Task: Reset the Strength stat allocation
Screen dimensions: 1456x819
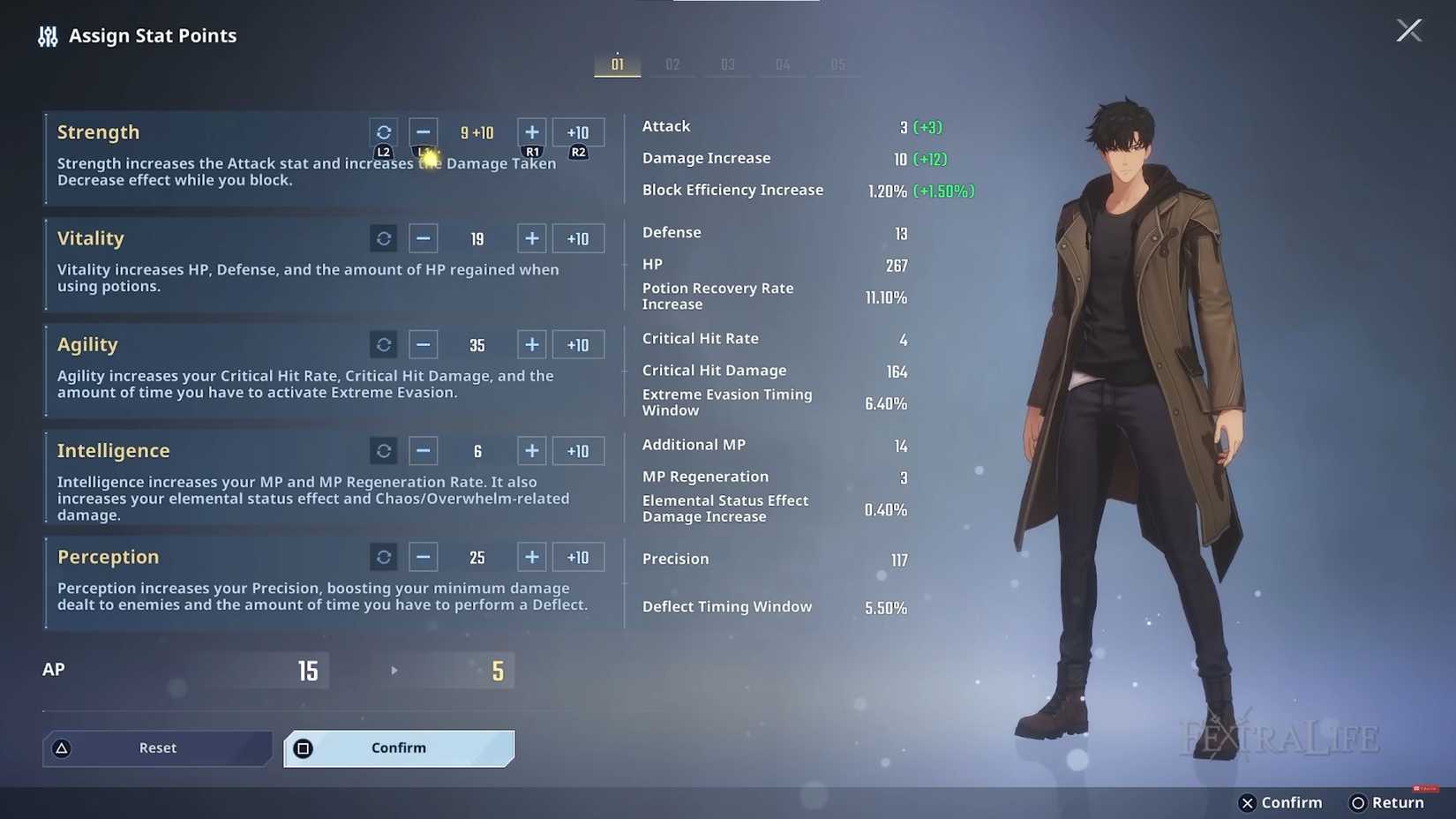Action: [x=384, y=132]
